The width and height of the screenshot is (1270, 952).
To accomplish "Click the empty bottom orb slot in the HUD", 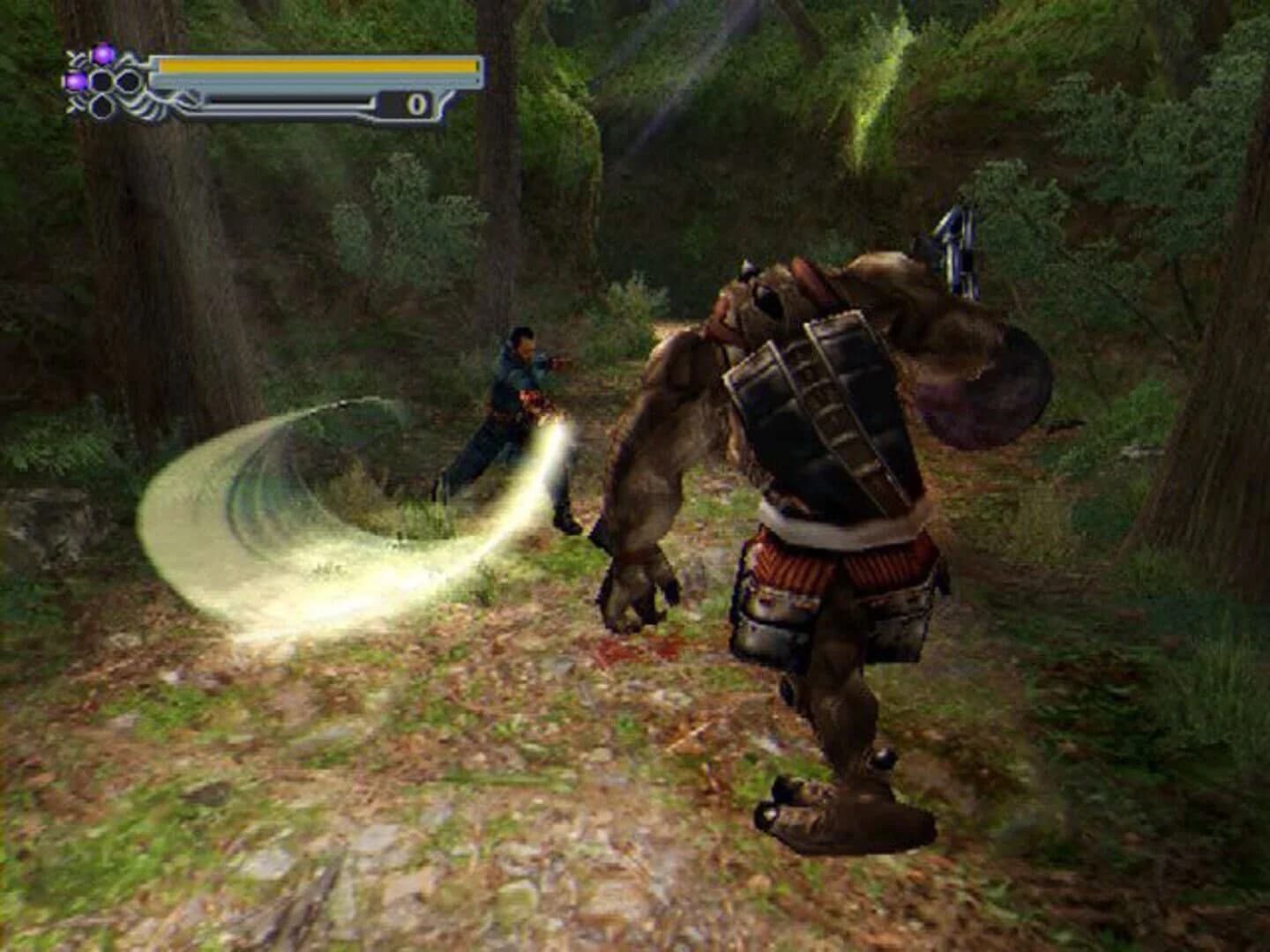I will 101,104.
